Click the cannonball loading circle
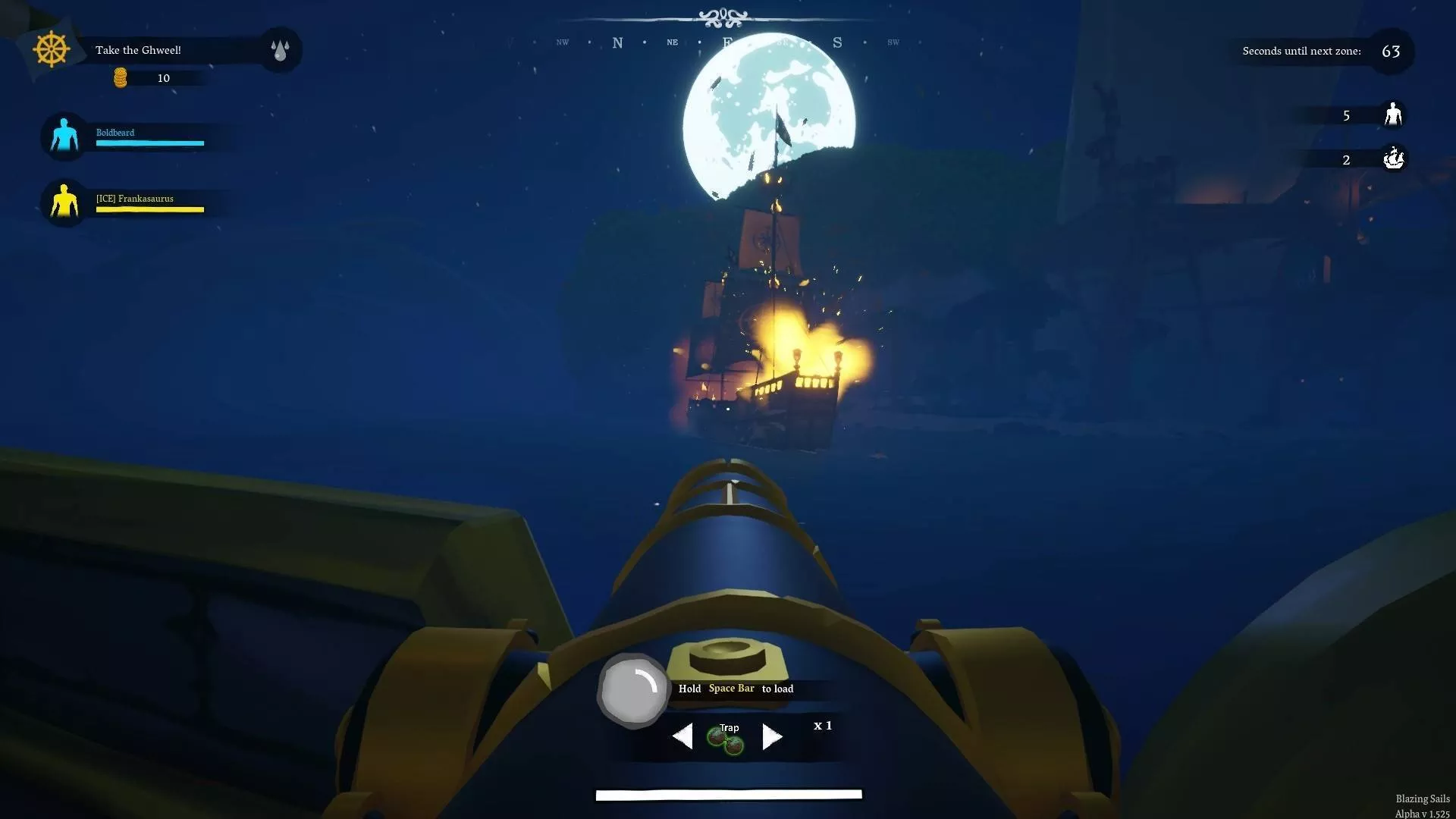The height and width of the screenshot is (819, 1456). coord(632,690)
